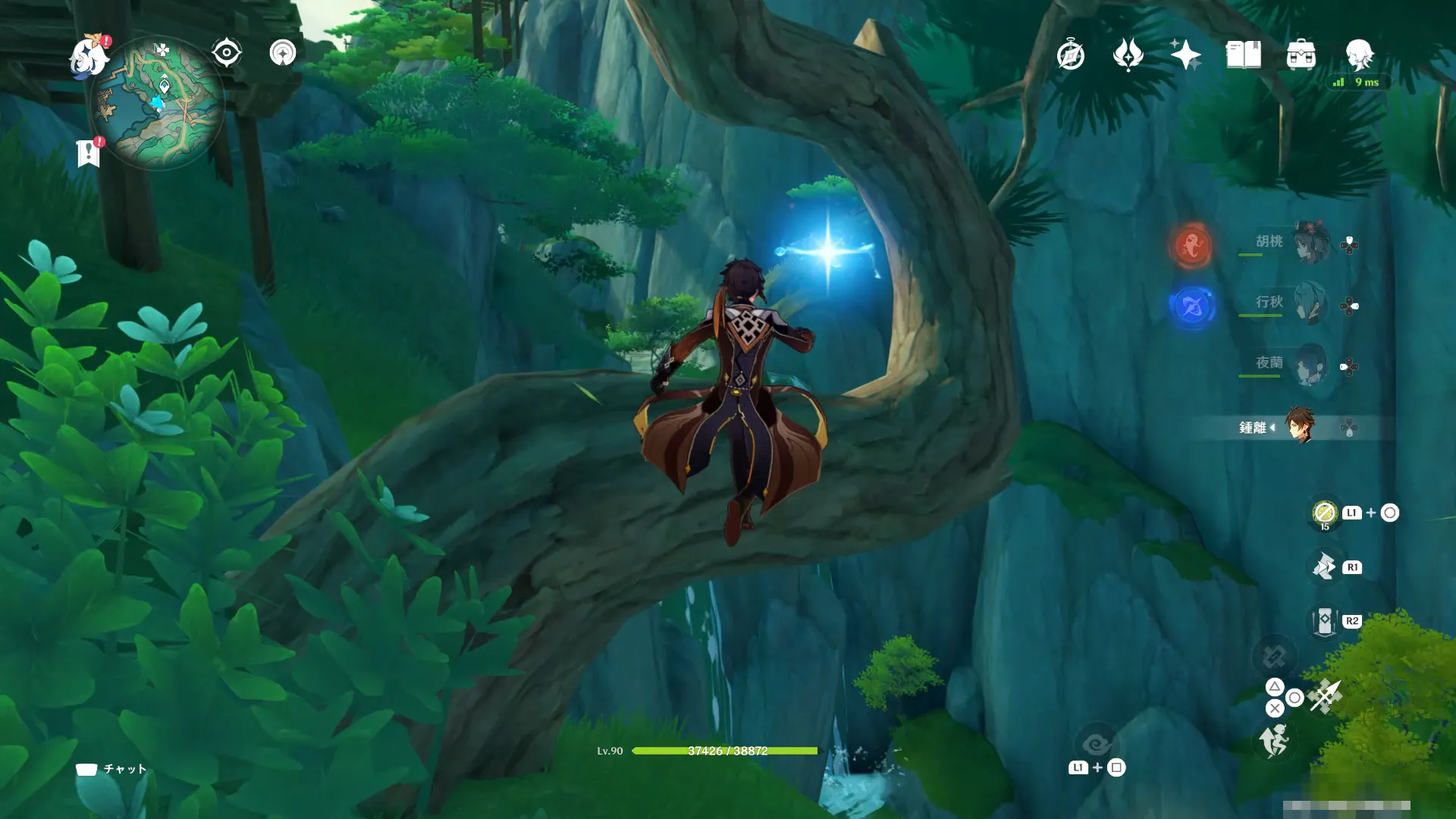1456x819 pixels.
Task: Open the inventory backpack icon
Action: click(1301, 55)
